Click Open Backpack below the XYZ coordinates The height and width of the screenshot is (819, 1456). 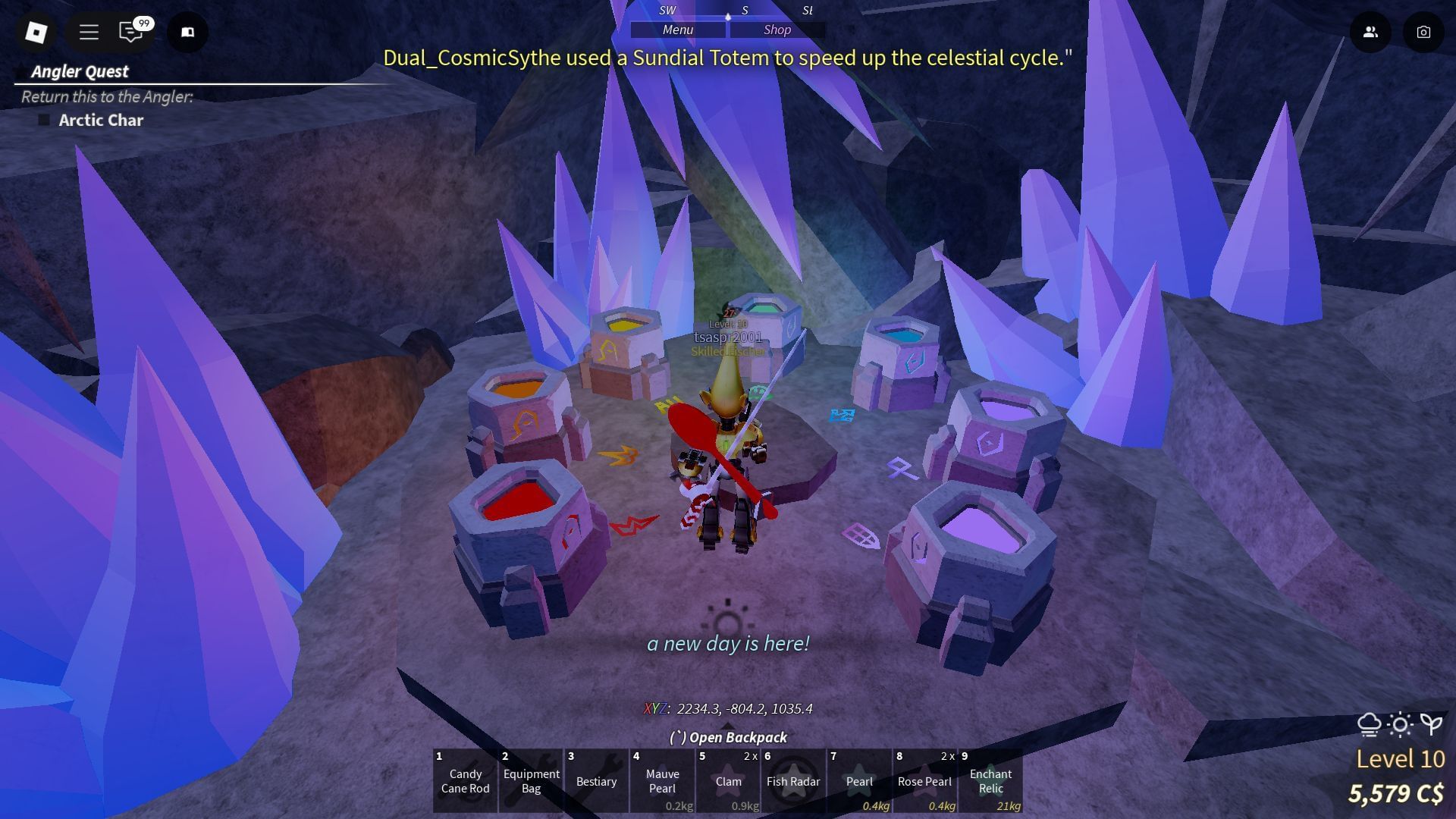click(727, 736)
